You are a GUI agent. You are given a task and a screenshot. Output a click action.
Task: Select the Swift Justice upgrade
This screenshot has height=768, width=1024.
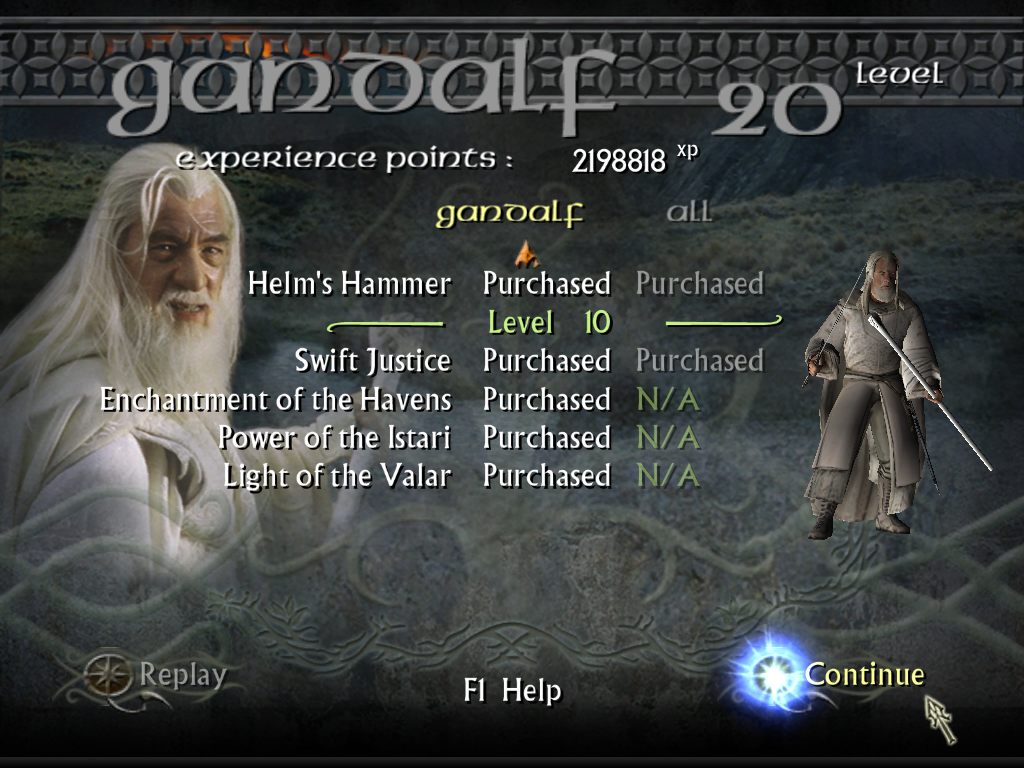click(372, 361)
